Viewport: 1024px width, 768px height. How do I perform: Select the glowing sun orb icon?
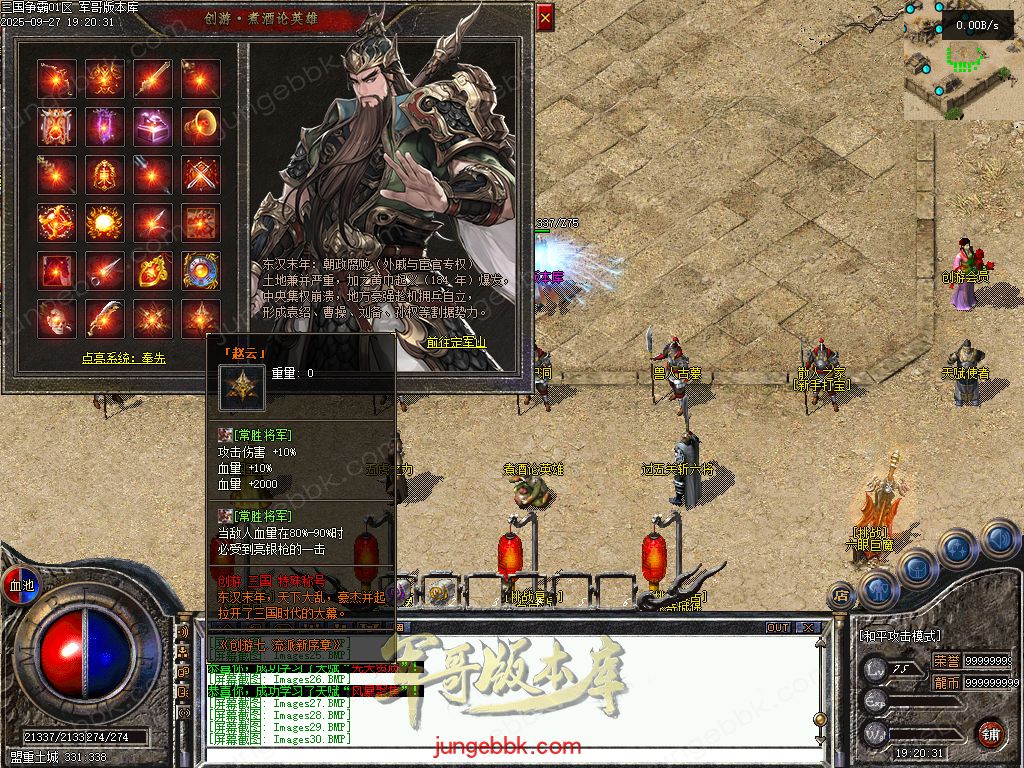[x=105, y=222]
